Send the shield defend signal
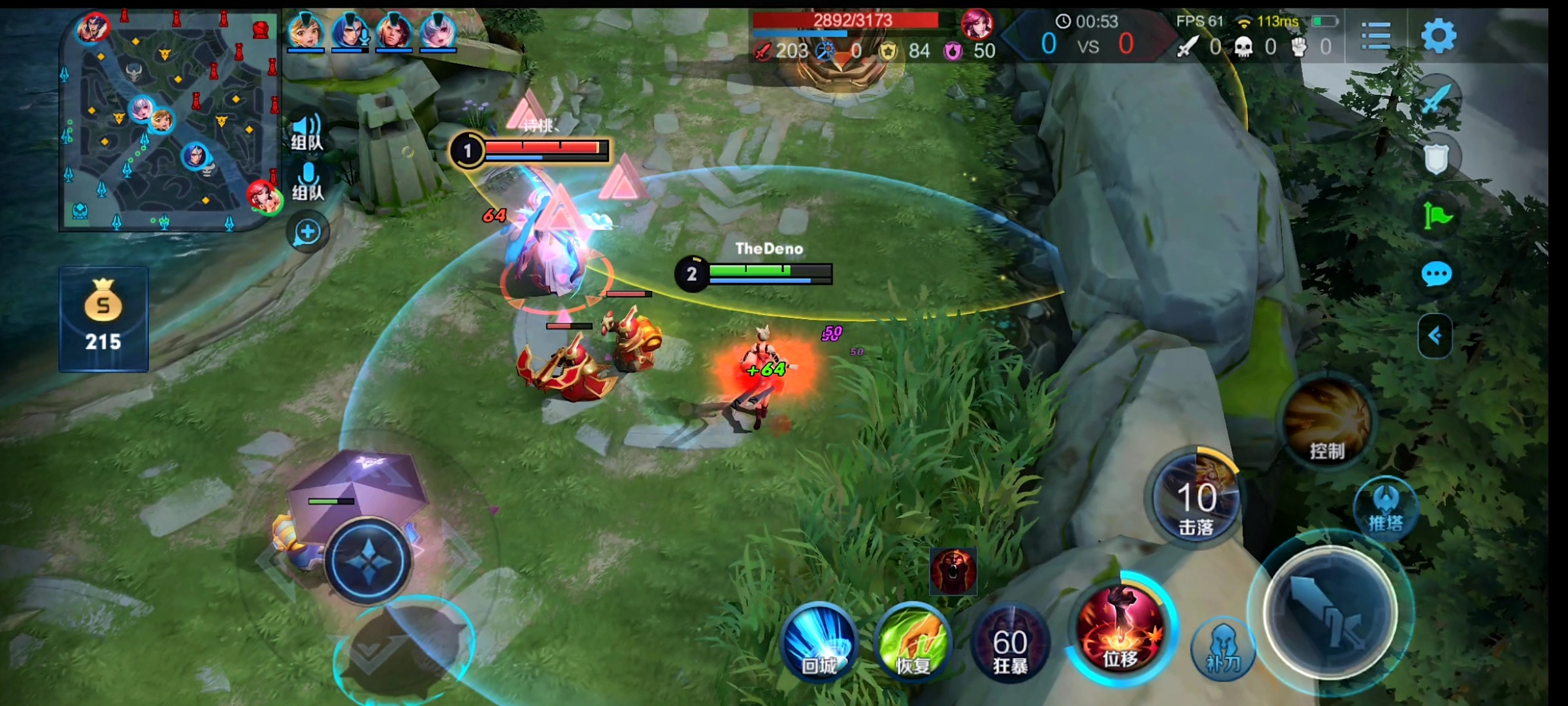 [1436, 158]
